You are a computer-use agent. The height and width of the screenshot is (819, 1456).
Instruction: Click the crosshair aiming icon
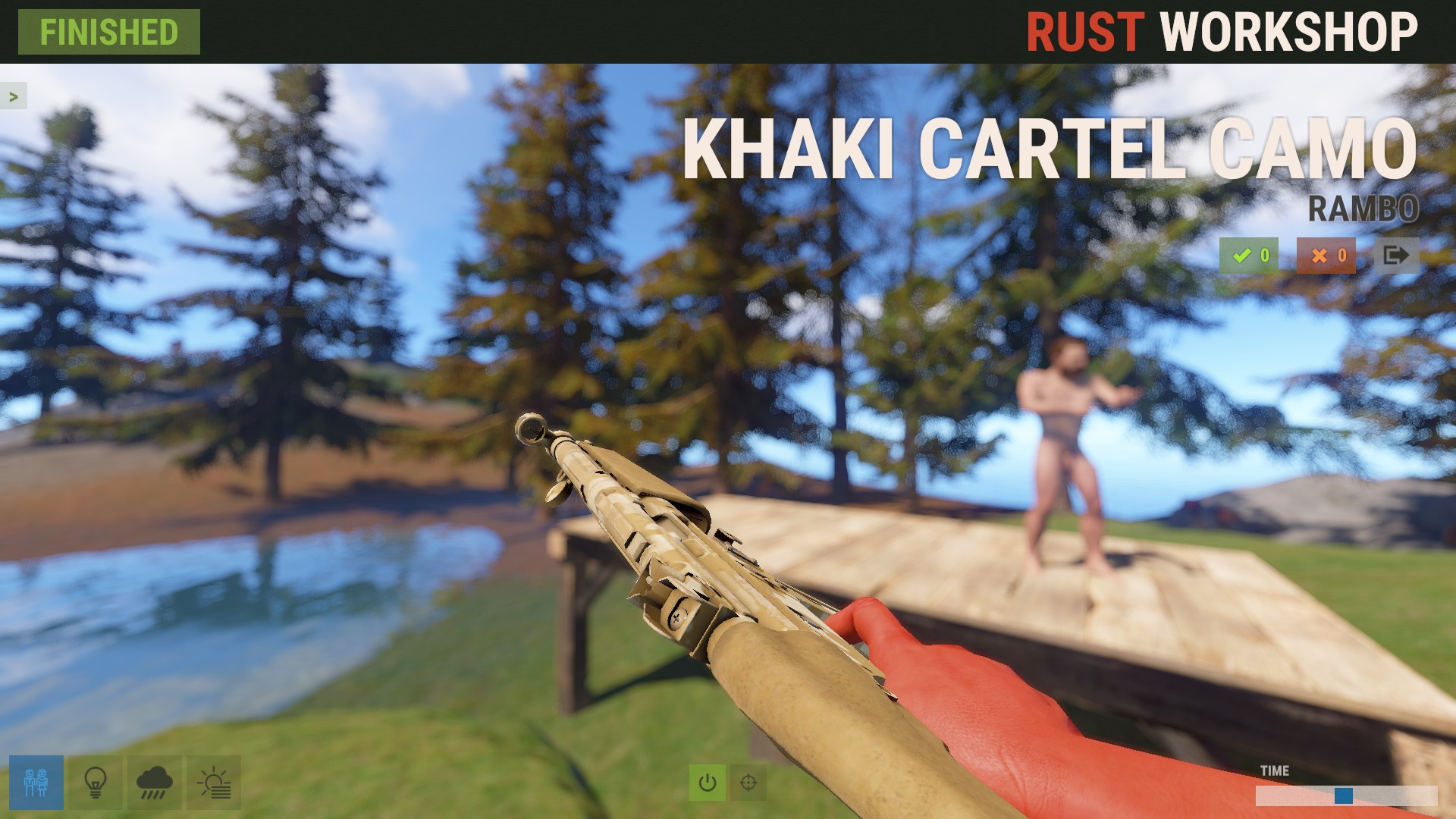tap(748, 781)
